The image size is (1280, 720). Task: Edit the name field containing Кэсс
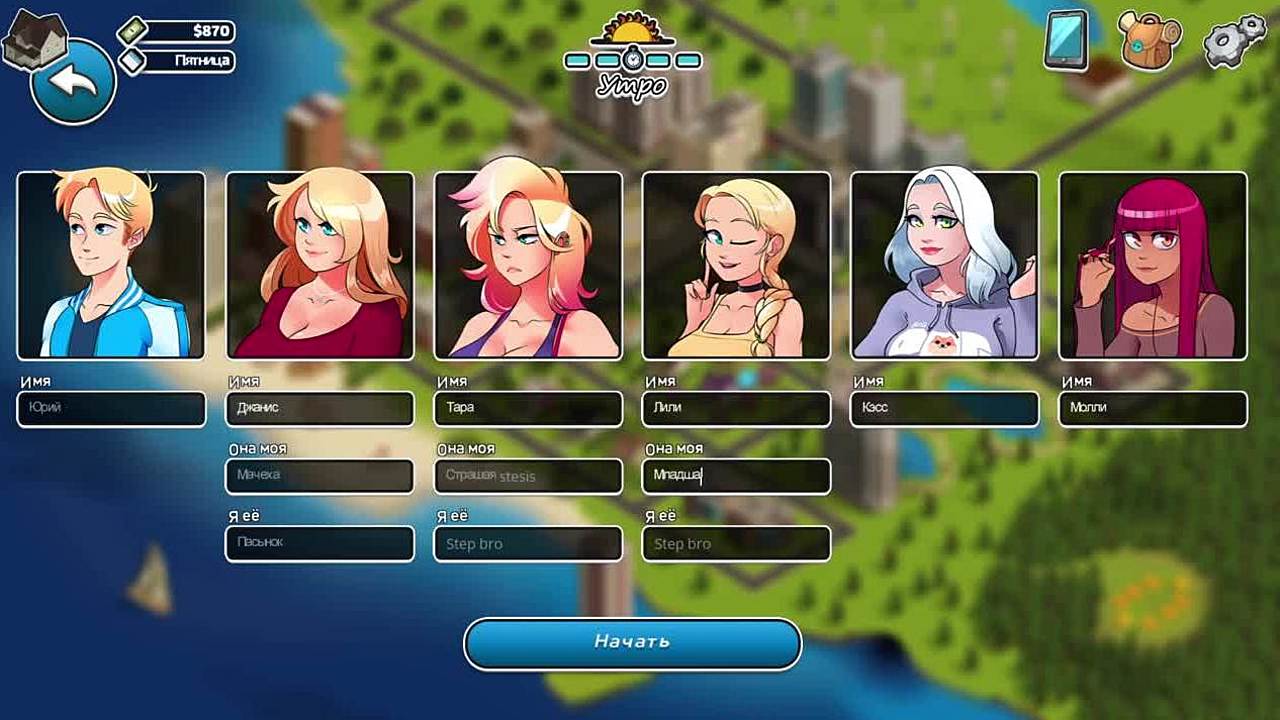(944, 409)
